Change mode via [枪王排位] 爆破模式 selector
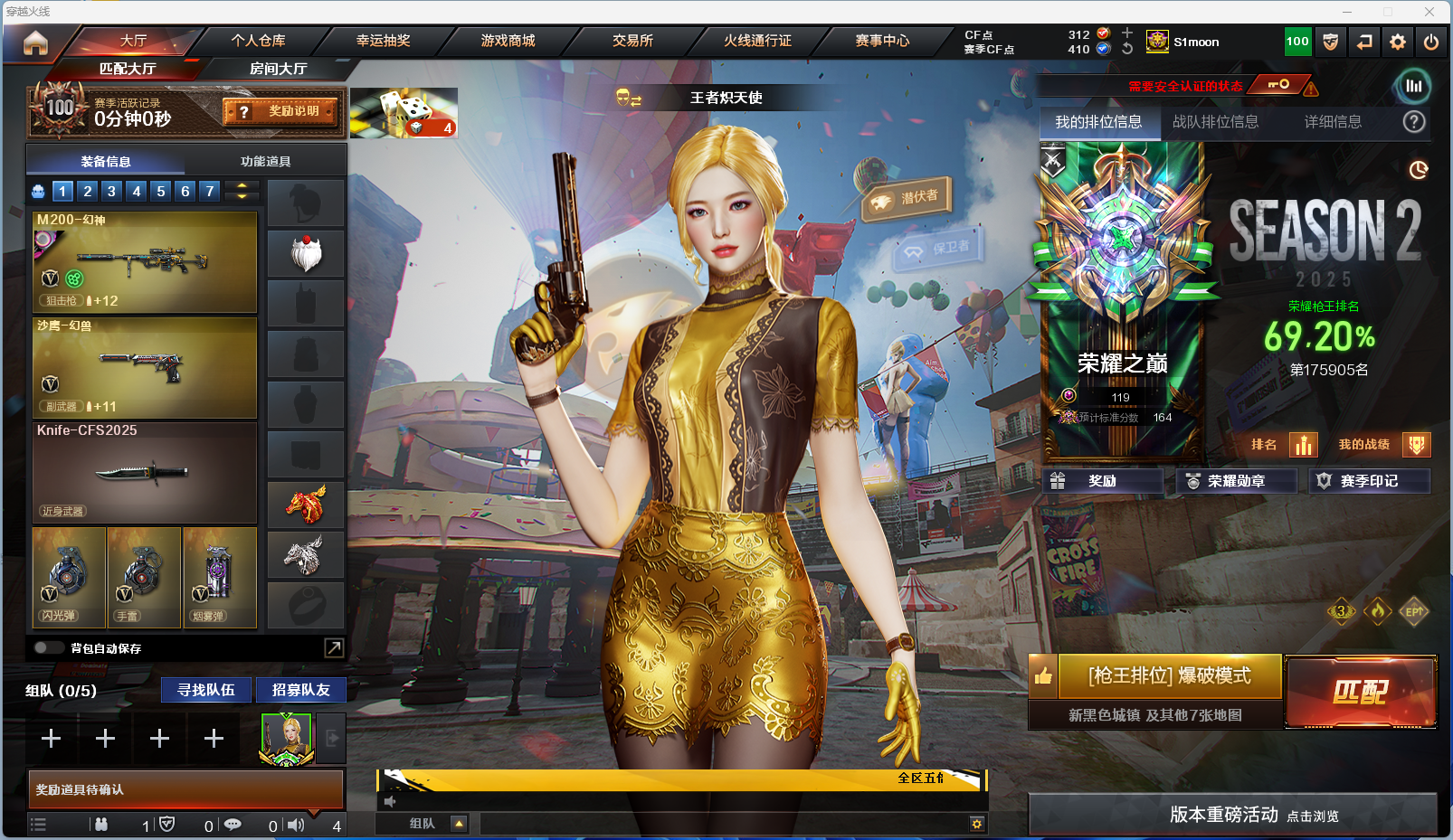This screenshot has width=1453, height=840. [x=1169, y=676]
